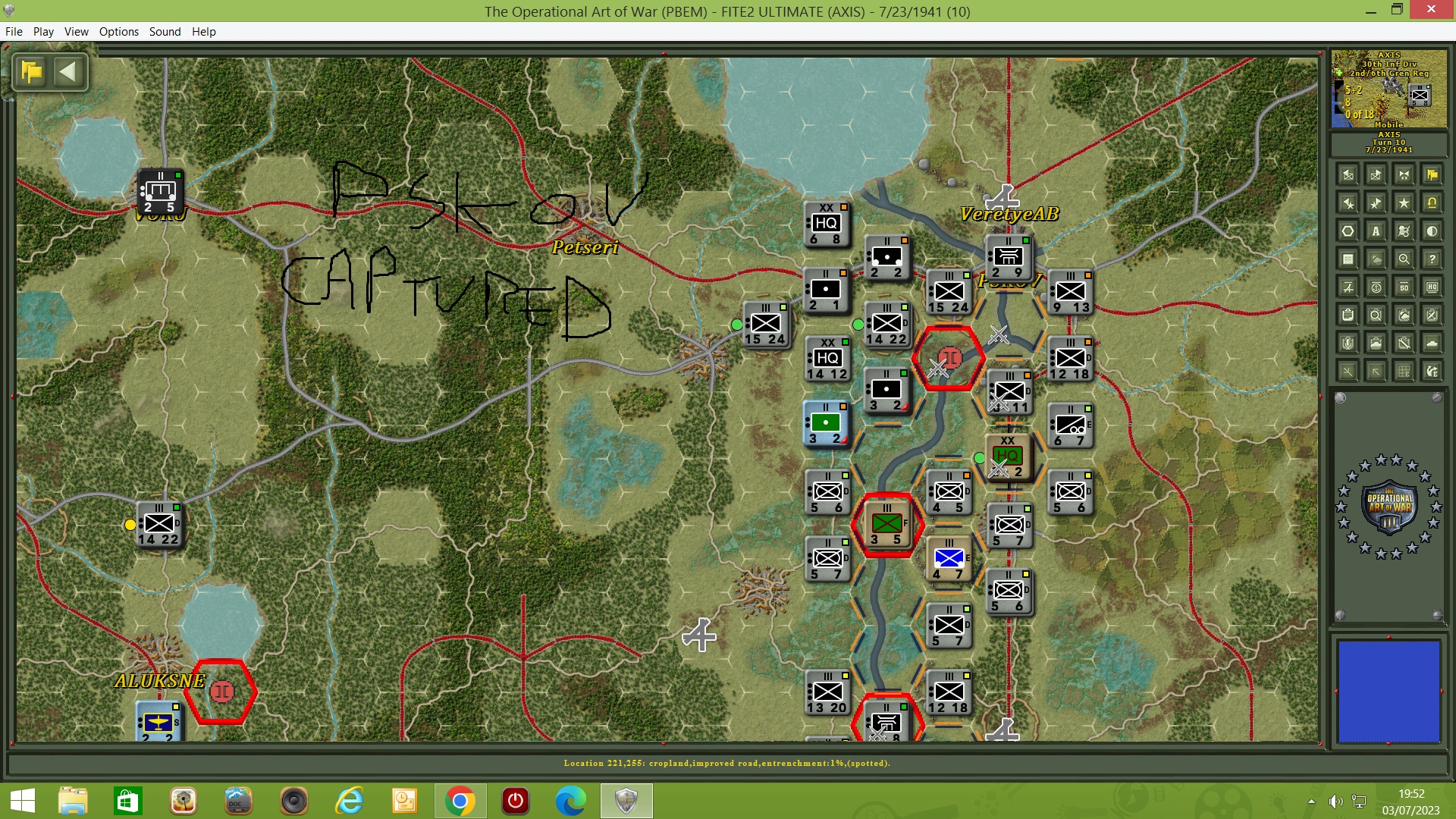Click the hexagon outline icon
The width and height of the screenshot is (1456, 819).
[x=1347, y=231]
